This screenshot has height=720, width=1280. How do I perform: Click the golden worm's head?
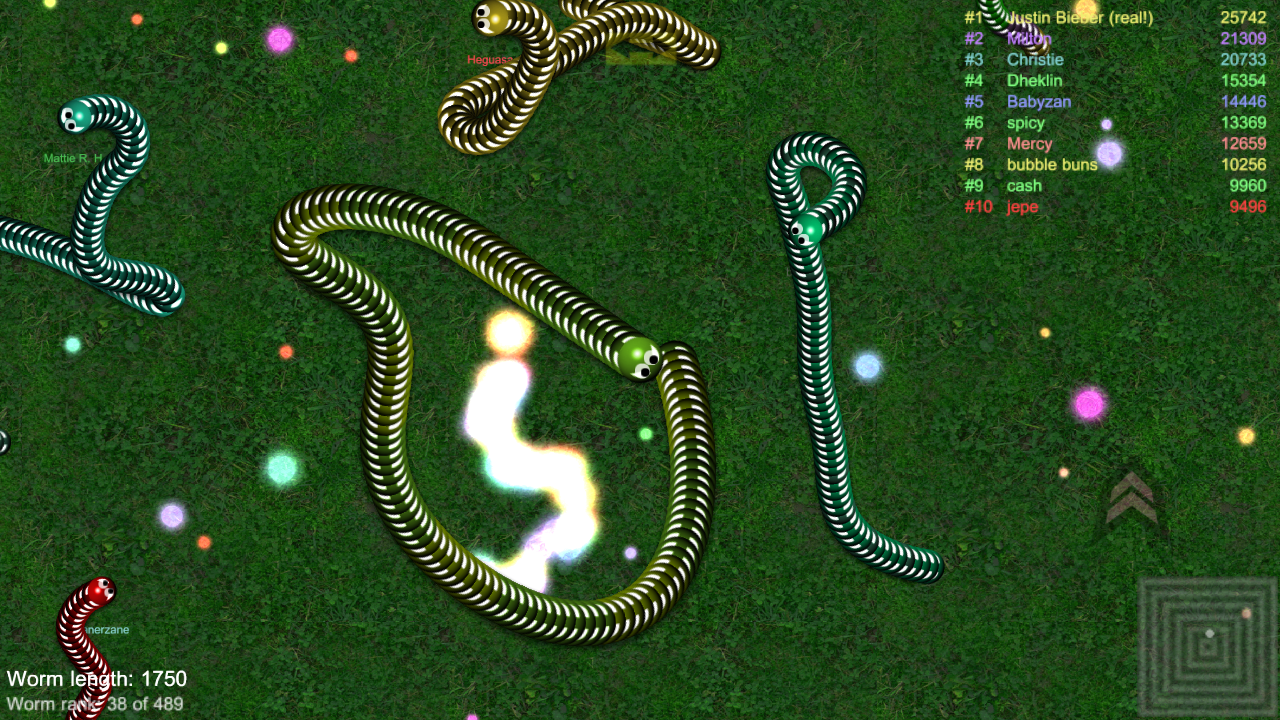[x=490, y=18]
